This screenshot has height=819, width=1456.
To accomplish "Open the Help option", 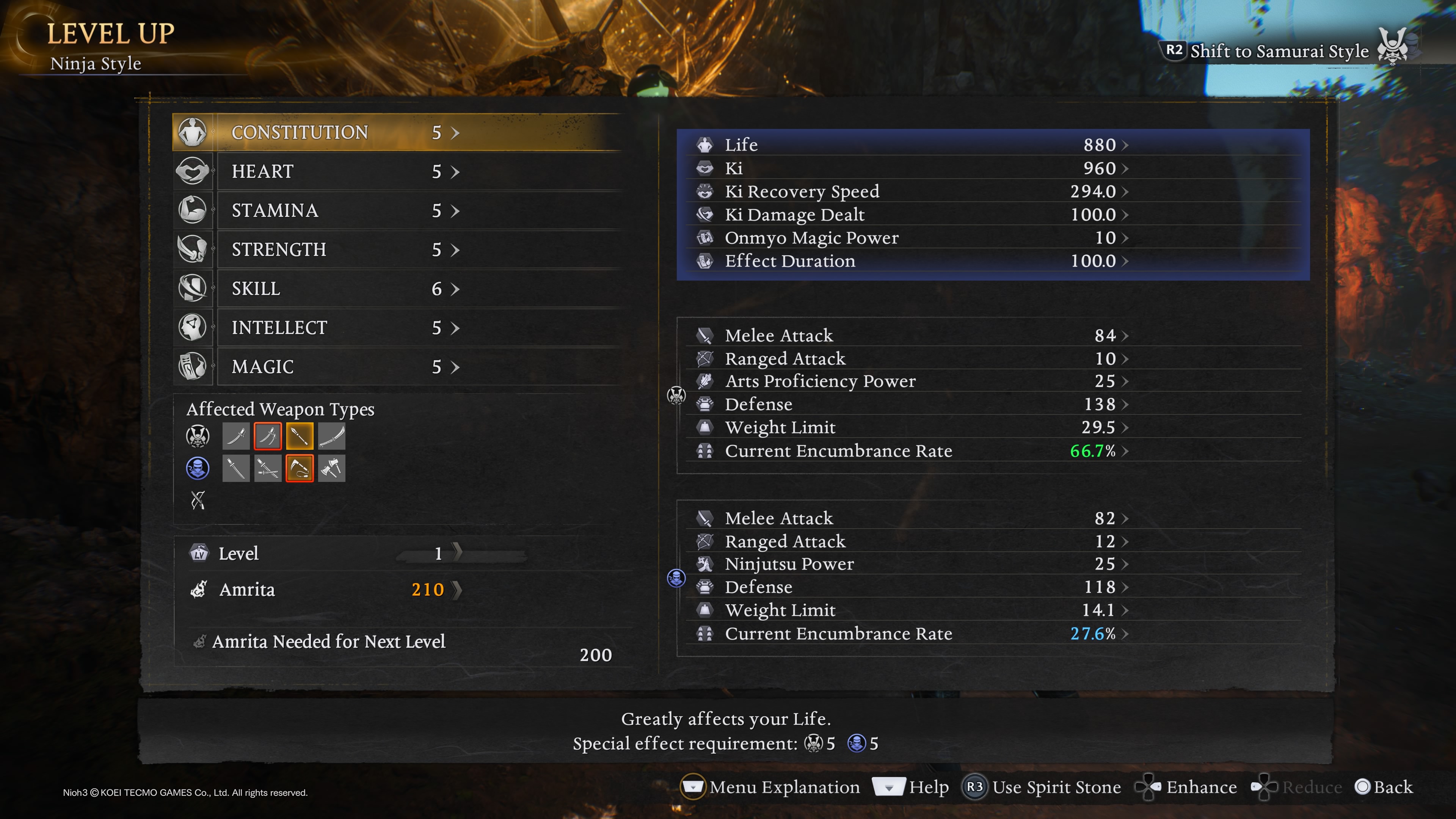I will pyautogui.click(x=911, y=787).
